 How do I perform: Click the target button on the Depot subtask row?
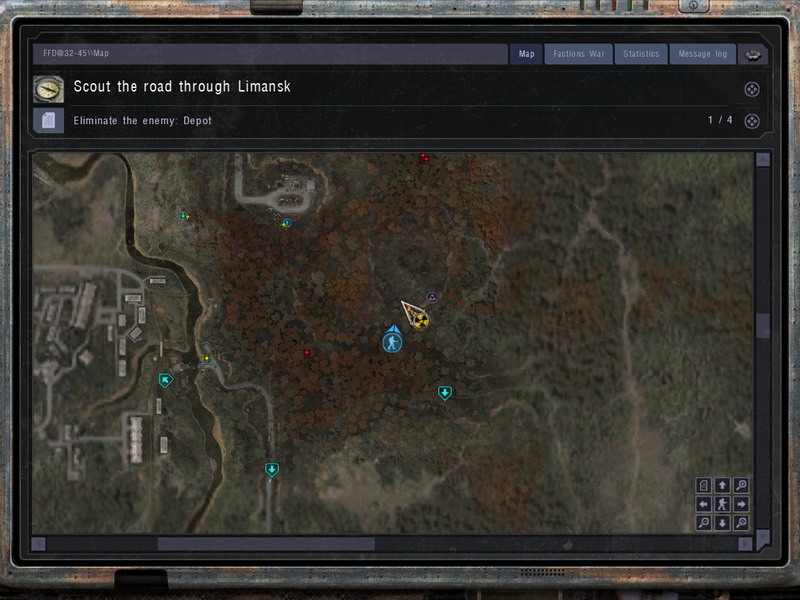[x=752, y=121]
